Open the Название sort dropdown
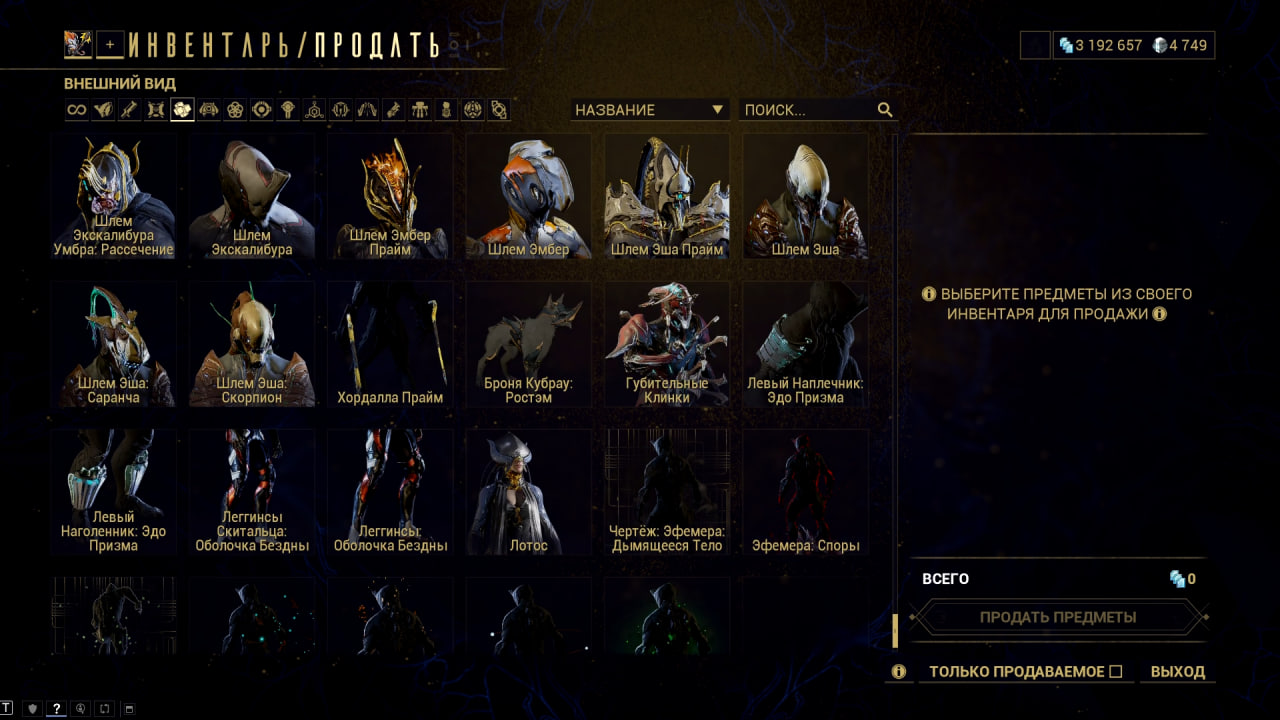Viewport: 1280px width, 720px height. tap(649, 110)
